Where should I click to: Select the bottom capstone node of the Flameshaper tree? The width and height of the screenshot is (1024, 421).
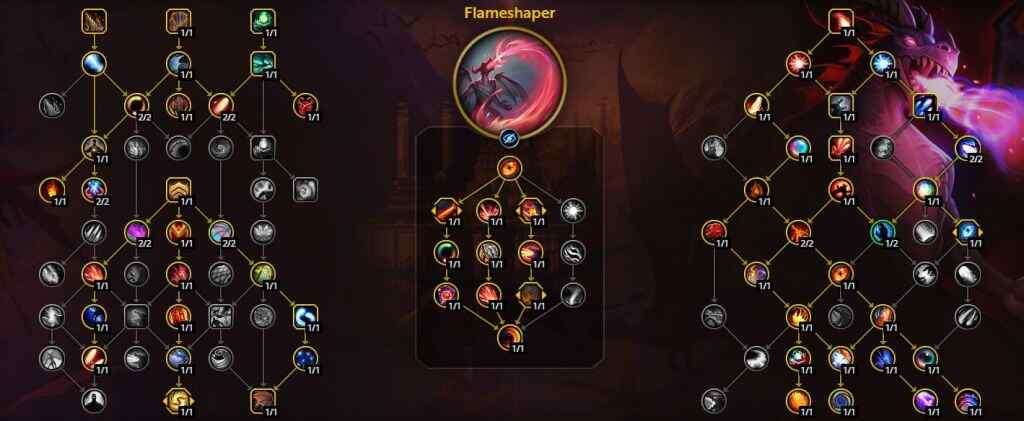pos(509,336)
